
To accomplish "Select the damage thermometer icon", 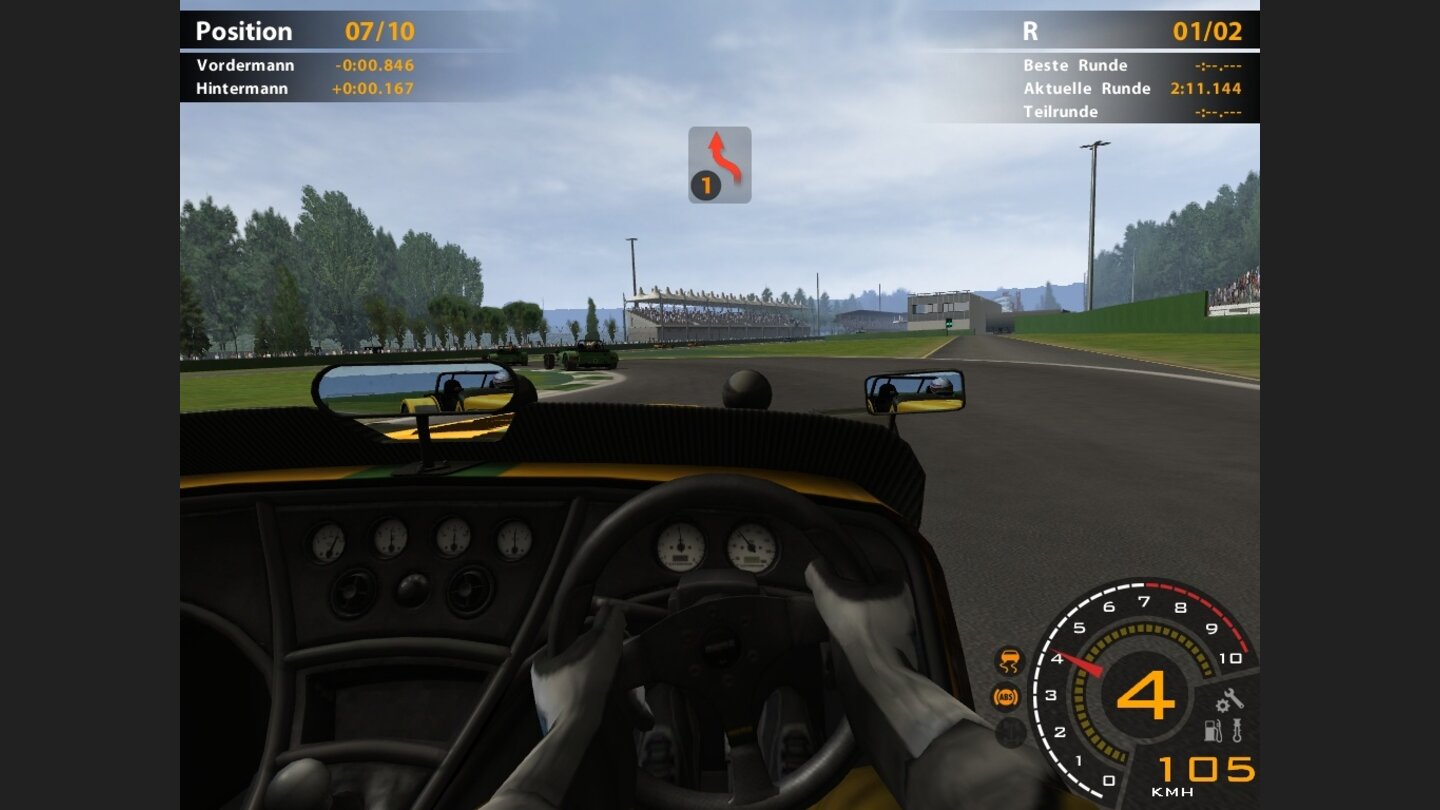I will (1236, 730).
